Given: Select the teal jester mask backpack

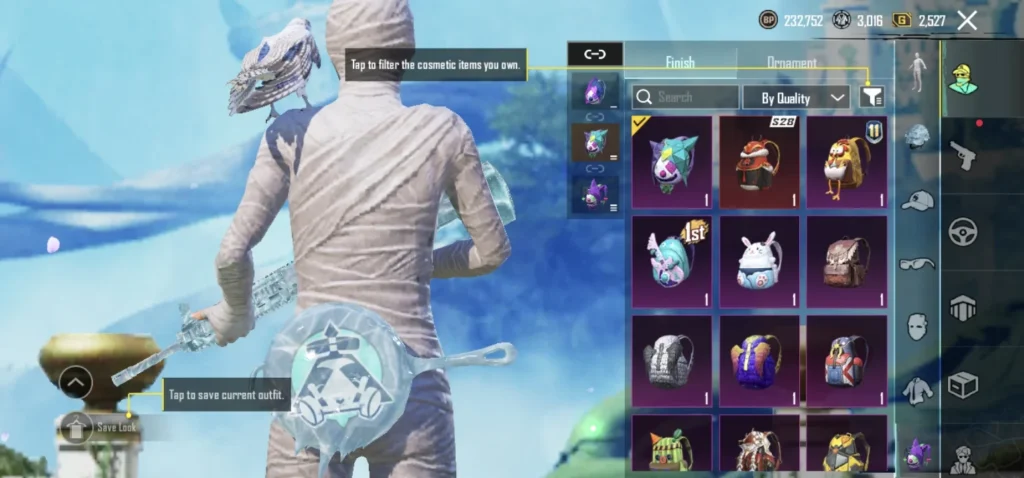Looking at the screenshot, I should (671, 162).
